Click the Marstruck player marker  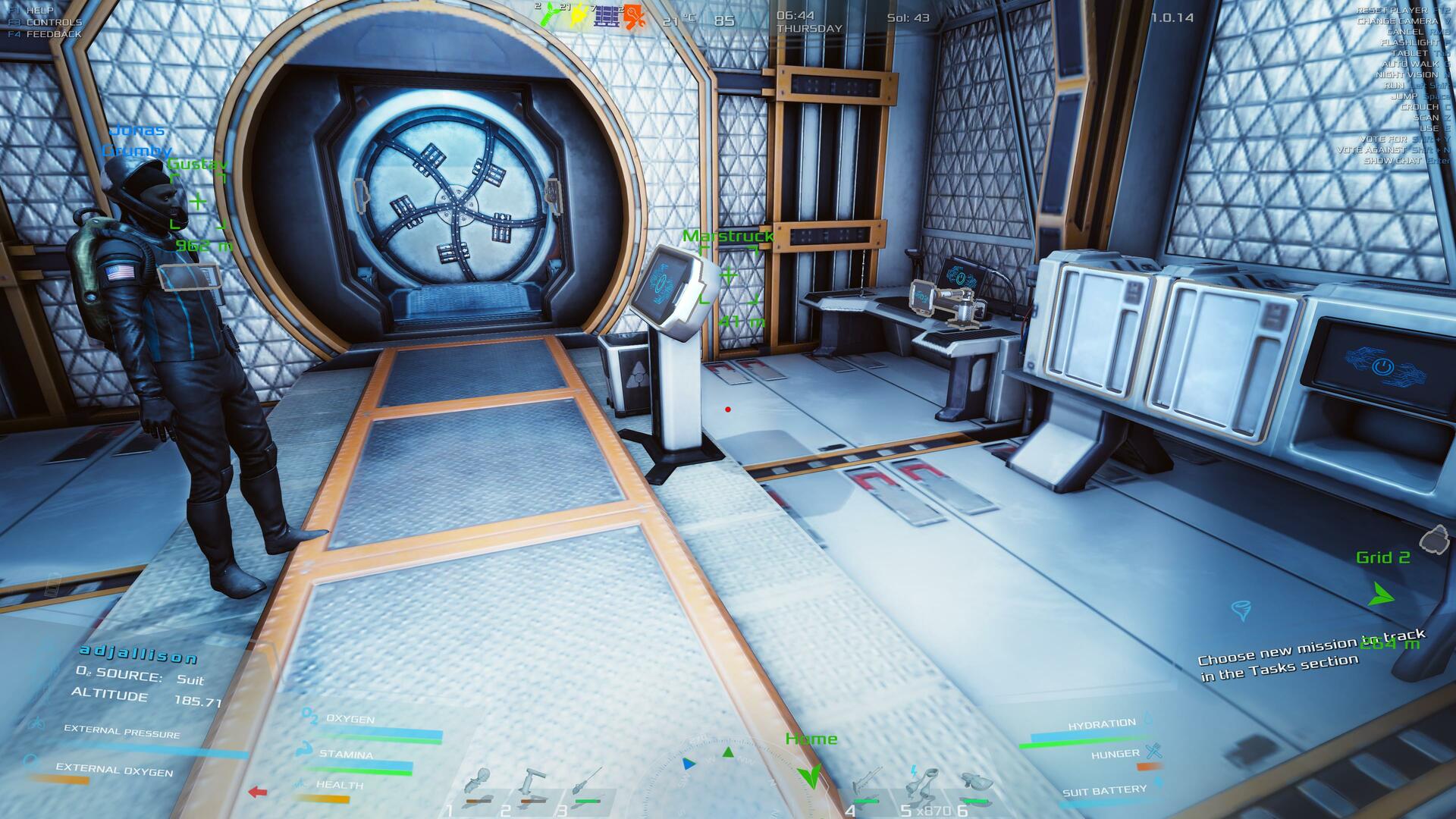729,275
